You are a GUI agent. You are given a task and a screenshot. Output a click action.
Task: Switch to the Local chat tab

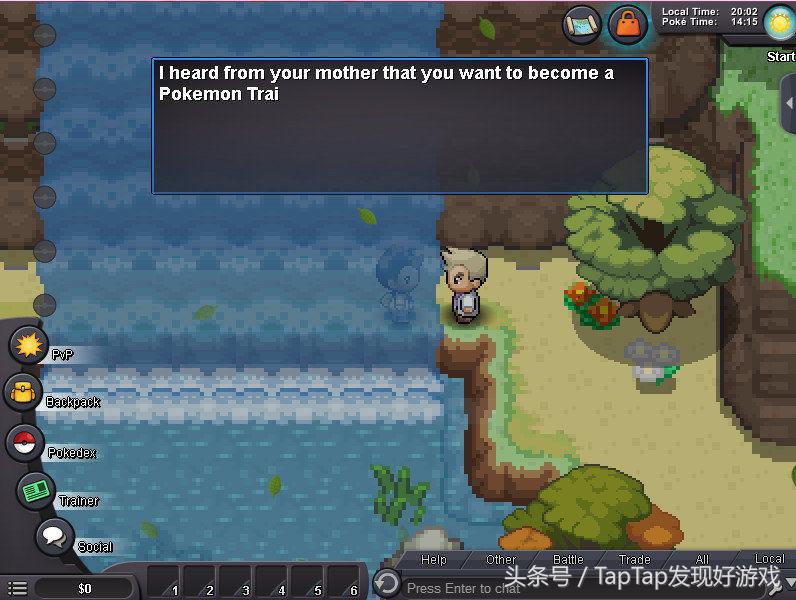(769, 560)
